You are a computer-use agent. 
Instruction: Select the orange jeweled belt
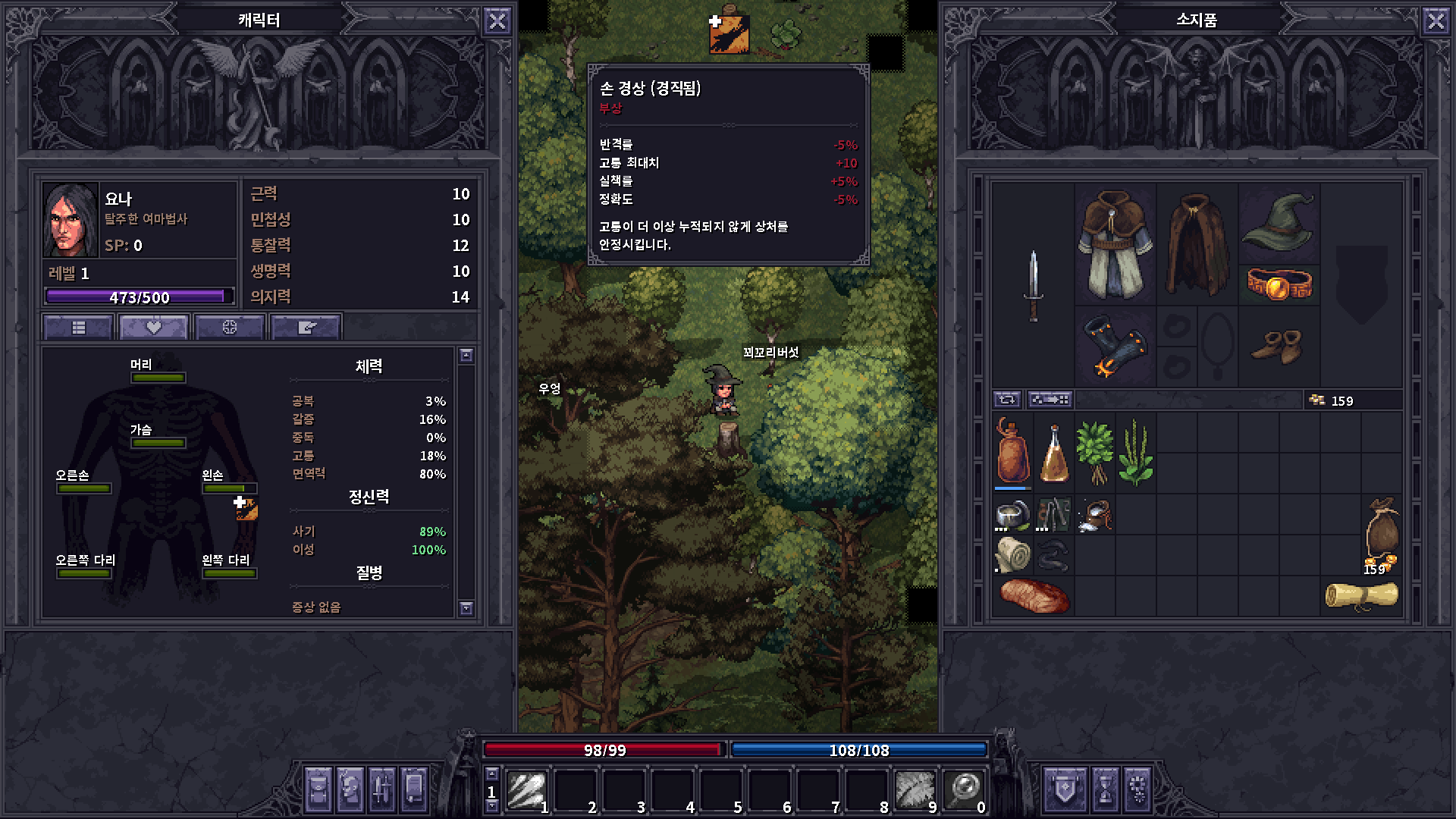(x=1279, y=285)
